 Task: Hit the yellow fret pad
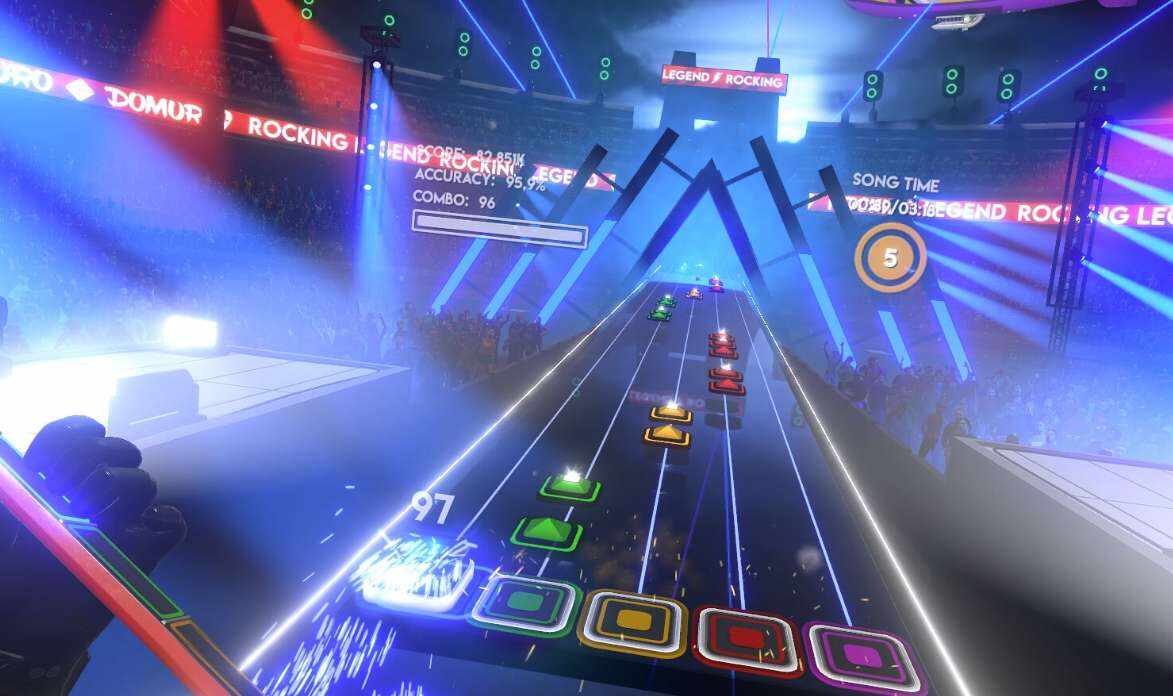coord(635,620)
